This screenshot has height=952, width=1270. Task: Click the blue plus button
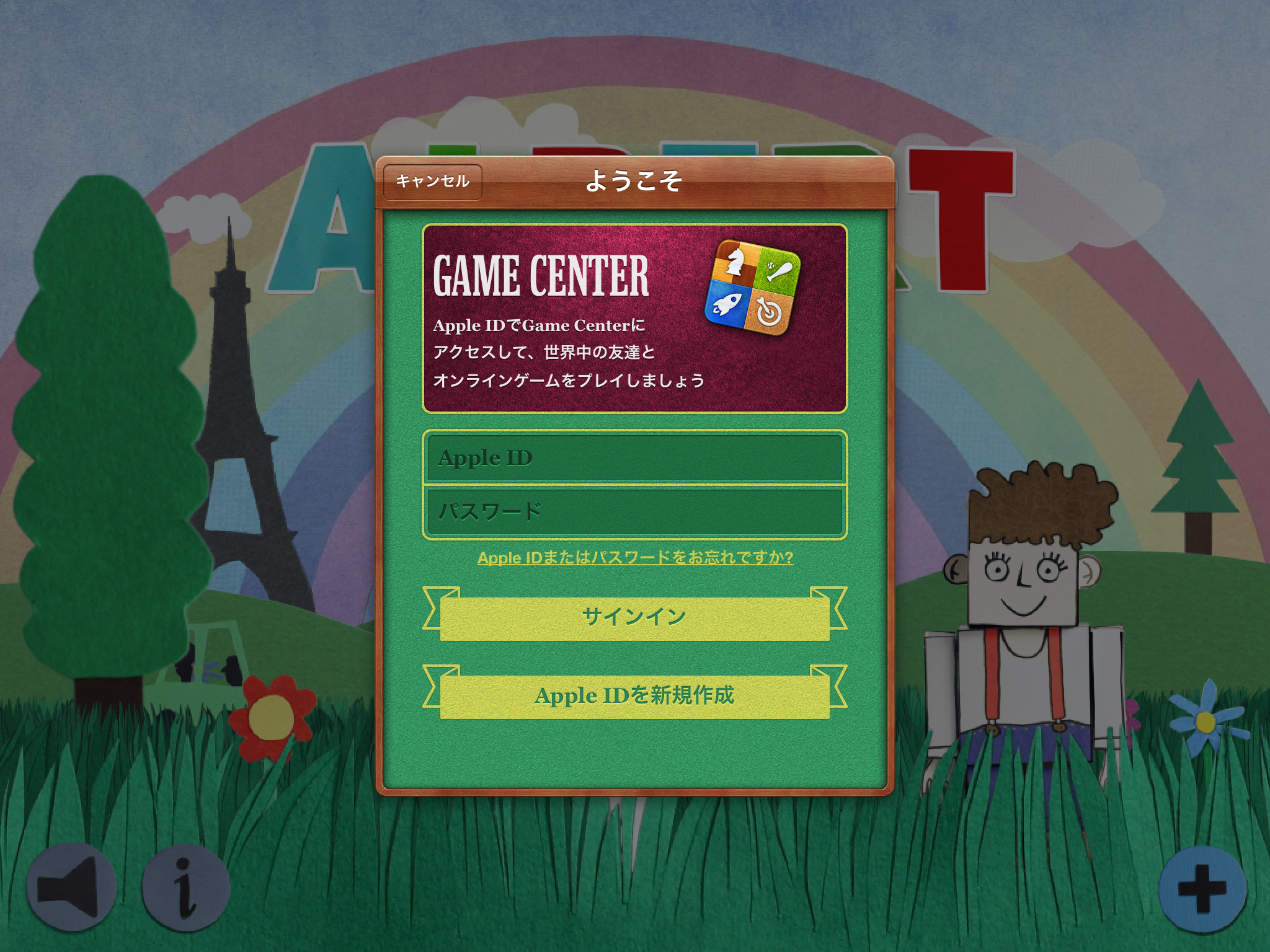[x=1202, y=888]
